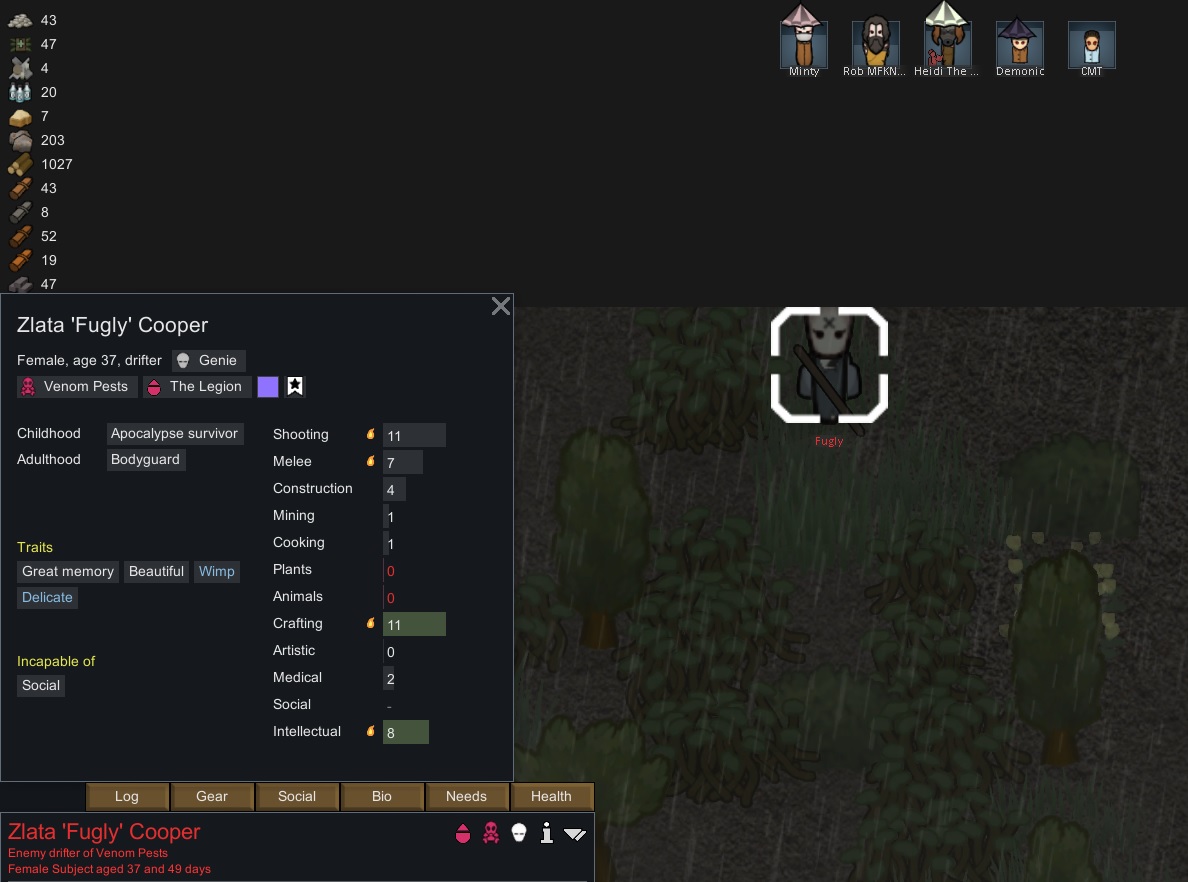View the Health tab

coord(551,796)
